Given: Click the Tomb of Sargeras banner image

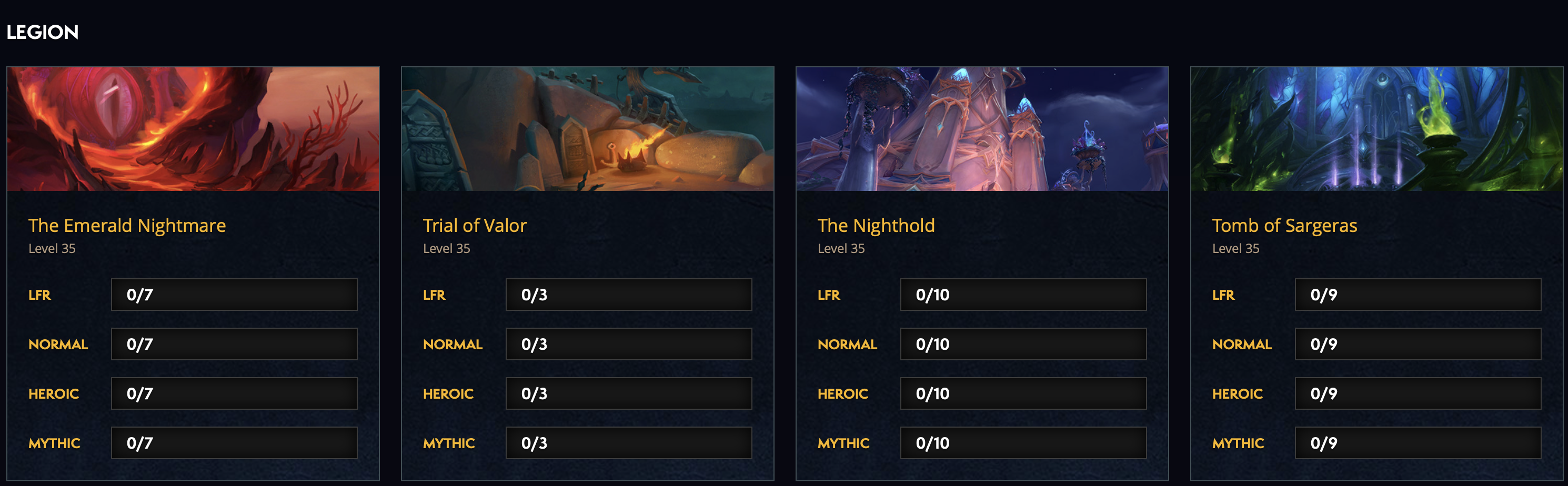Looking at the screenshot, I should [1376, 128].
